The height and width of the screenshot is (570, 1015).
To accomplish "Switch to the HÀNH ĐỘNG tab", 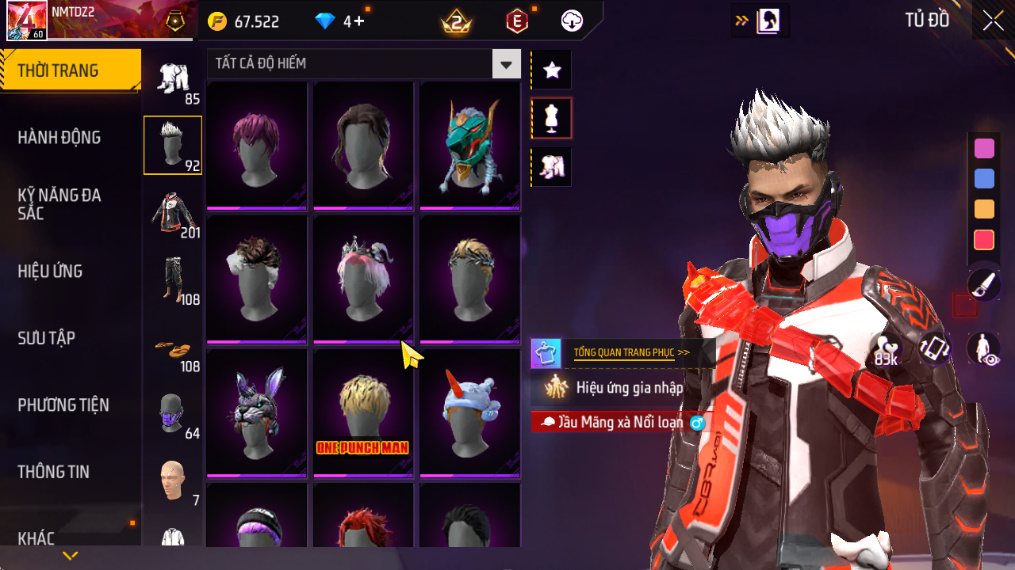I will coord(60,138).
